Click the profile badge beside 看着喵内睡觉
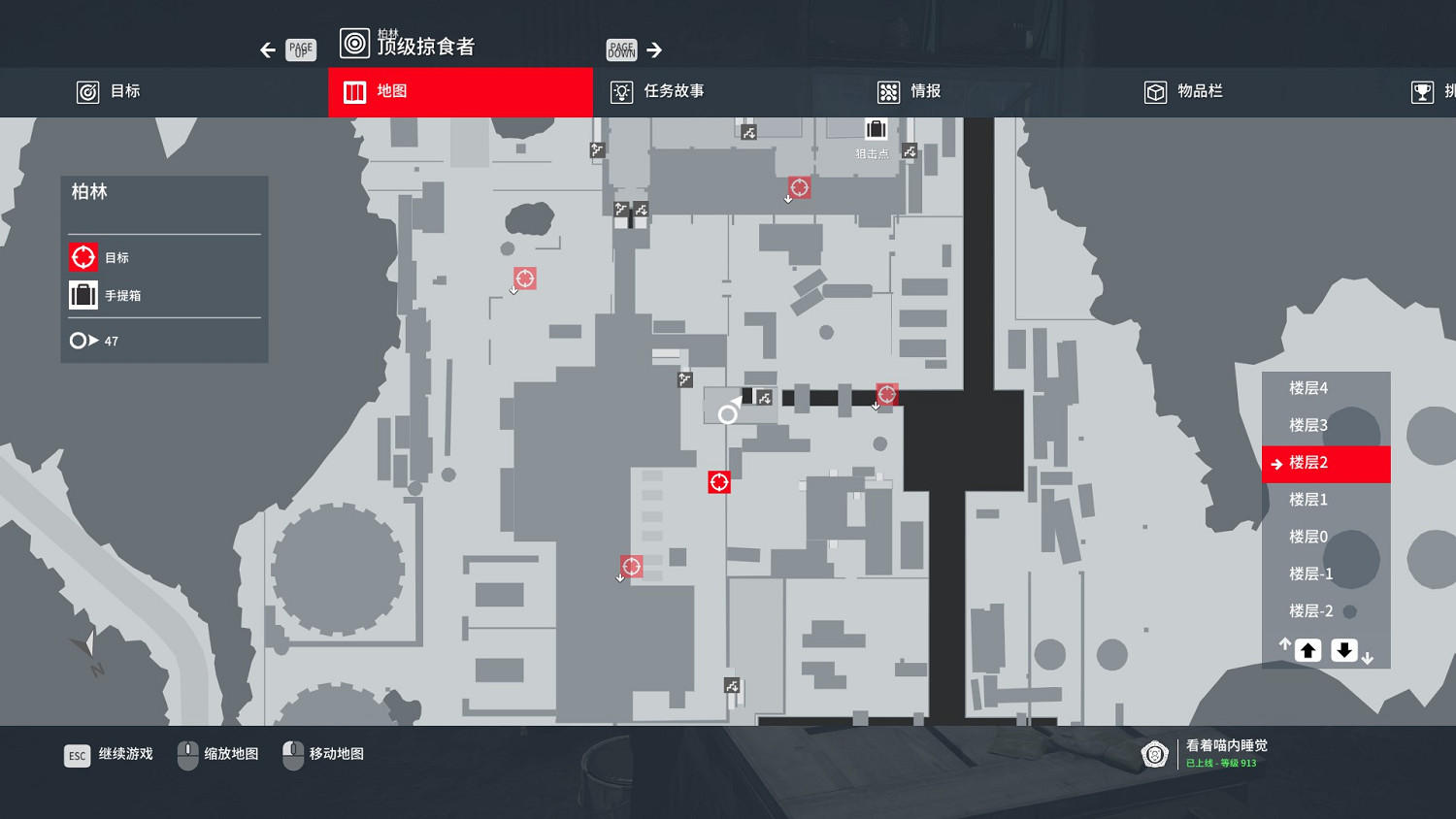Image resolution: width=1456 pixels, height=819 pixels. pyautogui.click(x=1154, y=754)
